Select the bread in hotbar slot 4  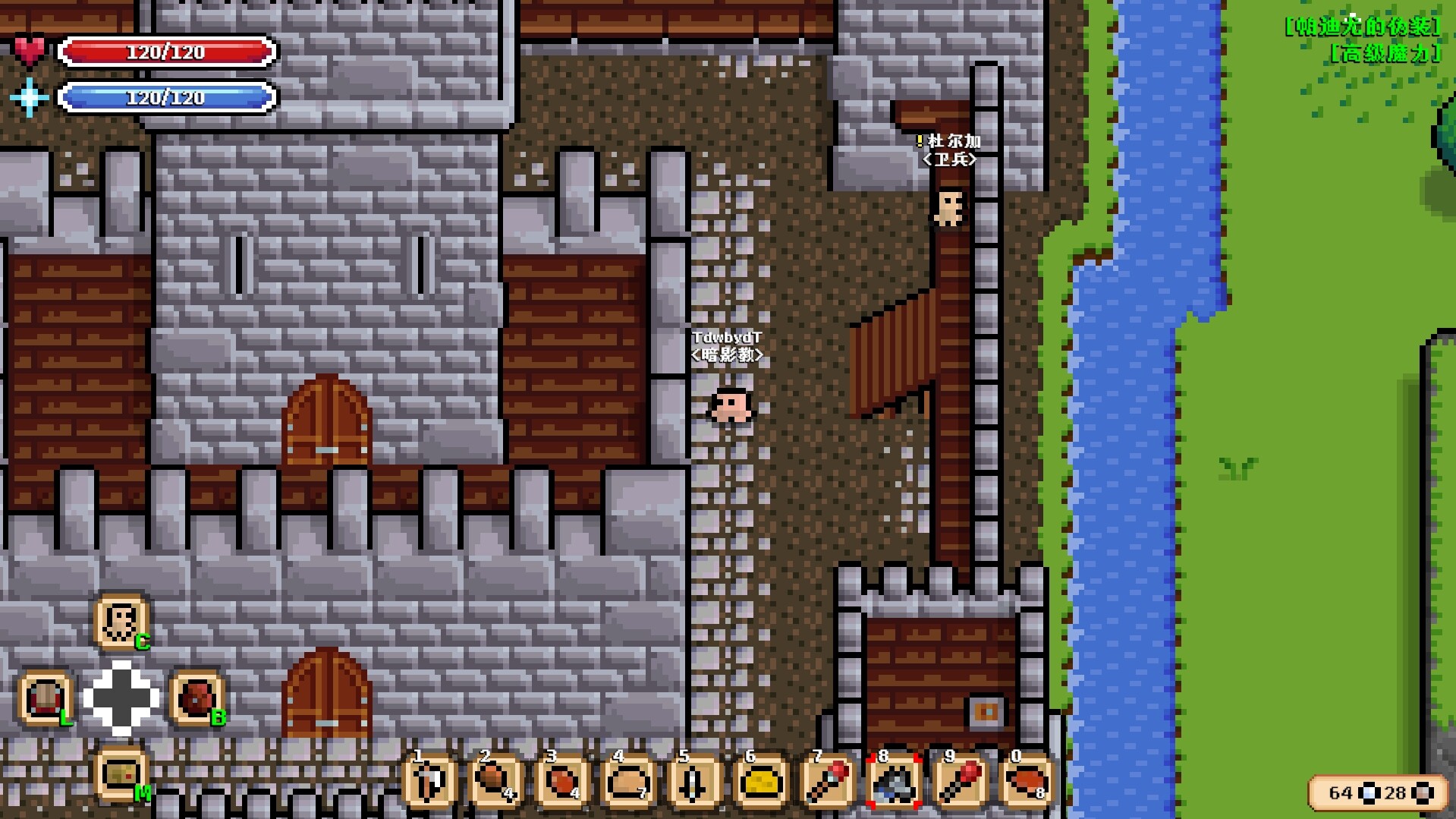[626, 782]
